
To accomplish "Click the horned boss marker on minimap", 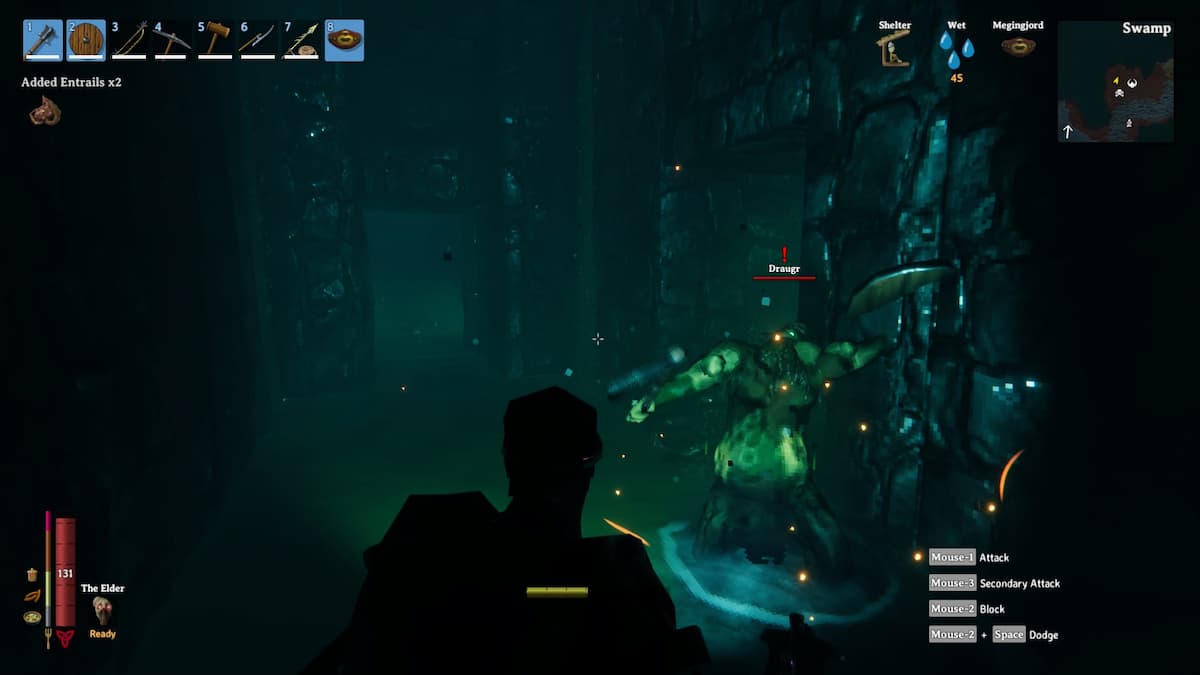I will [1132, 83].
